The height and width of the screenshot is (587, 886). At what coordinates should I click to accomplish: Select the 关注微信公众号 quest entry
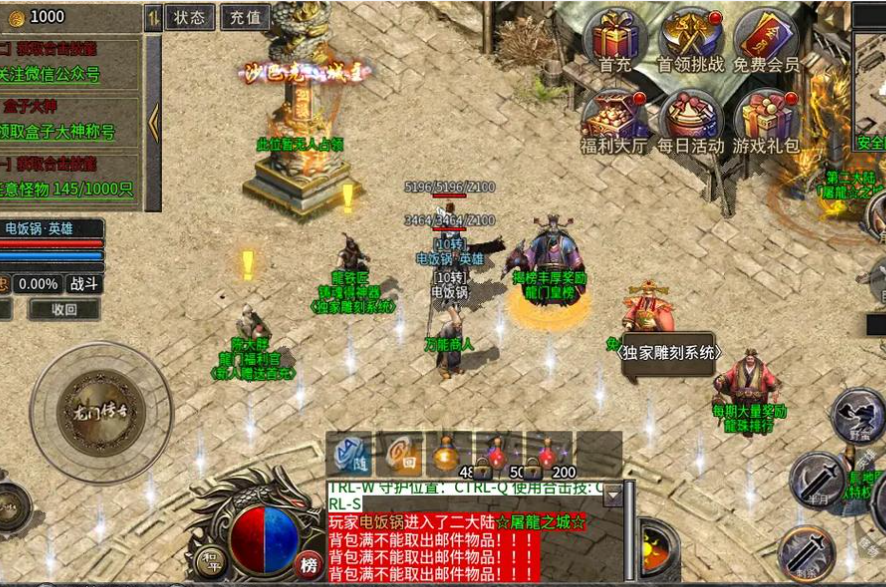(x=66, y=74)
